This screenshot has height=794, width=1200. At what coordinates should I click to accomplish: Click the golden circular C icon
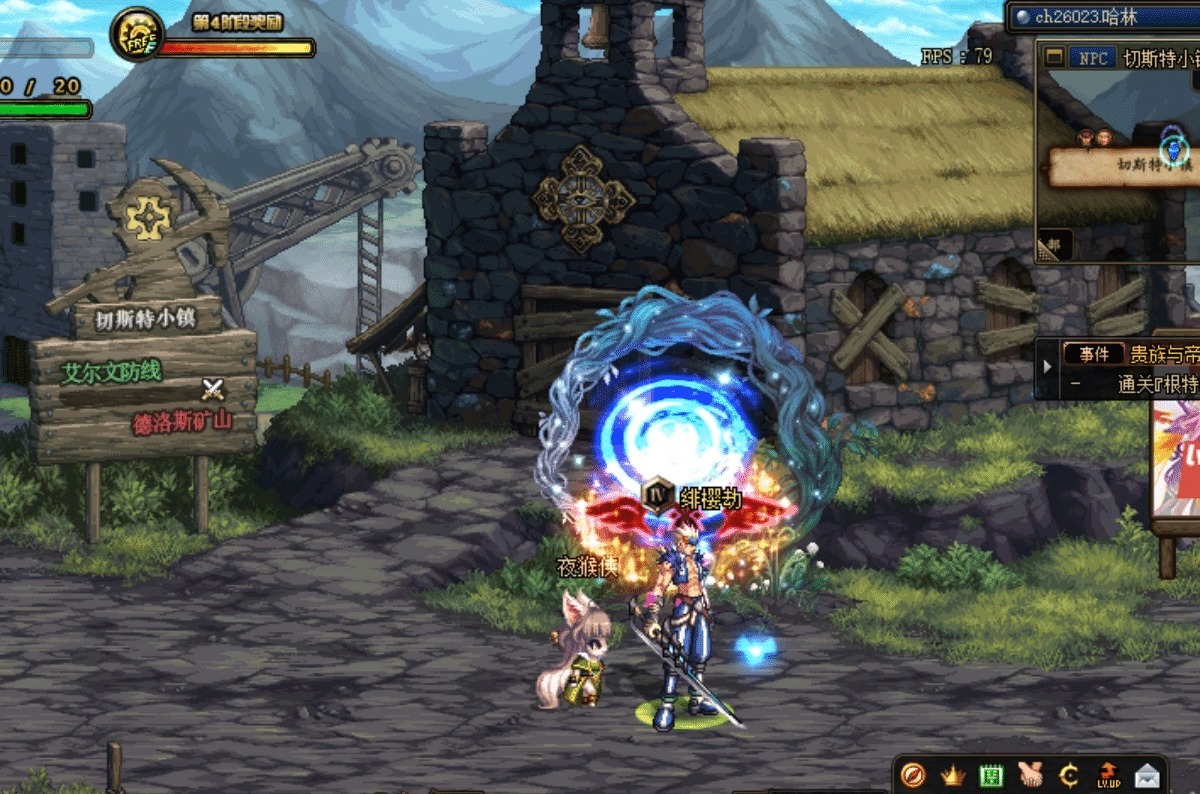click(1068, 775)
